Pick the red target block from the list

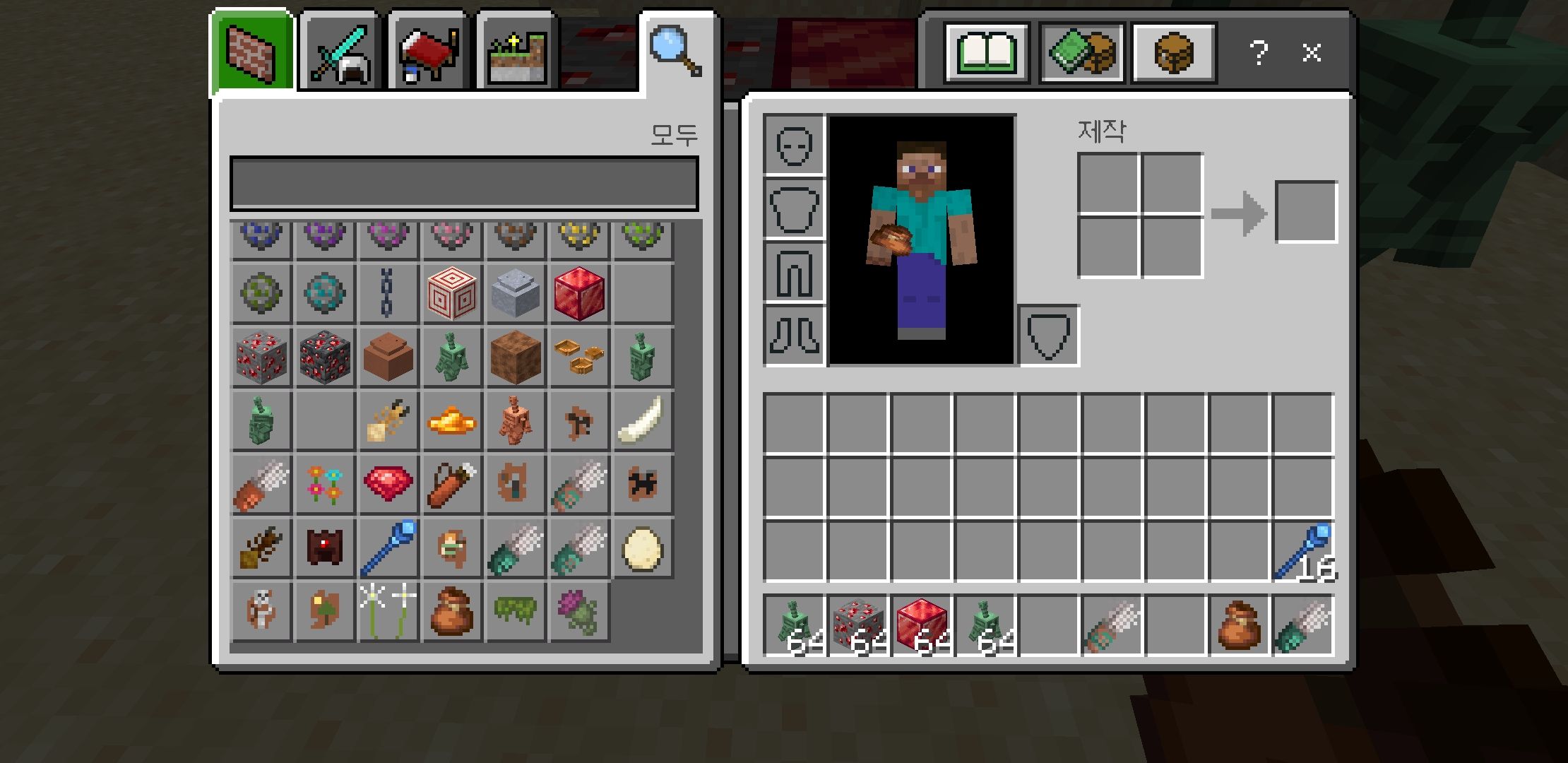[452, 293]
